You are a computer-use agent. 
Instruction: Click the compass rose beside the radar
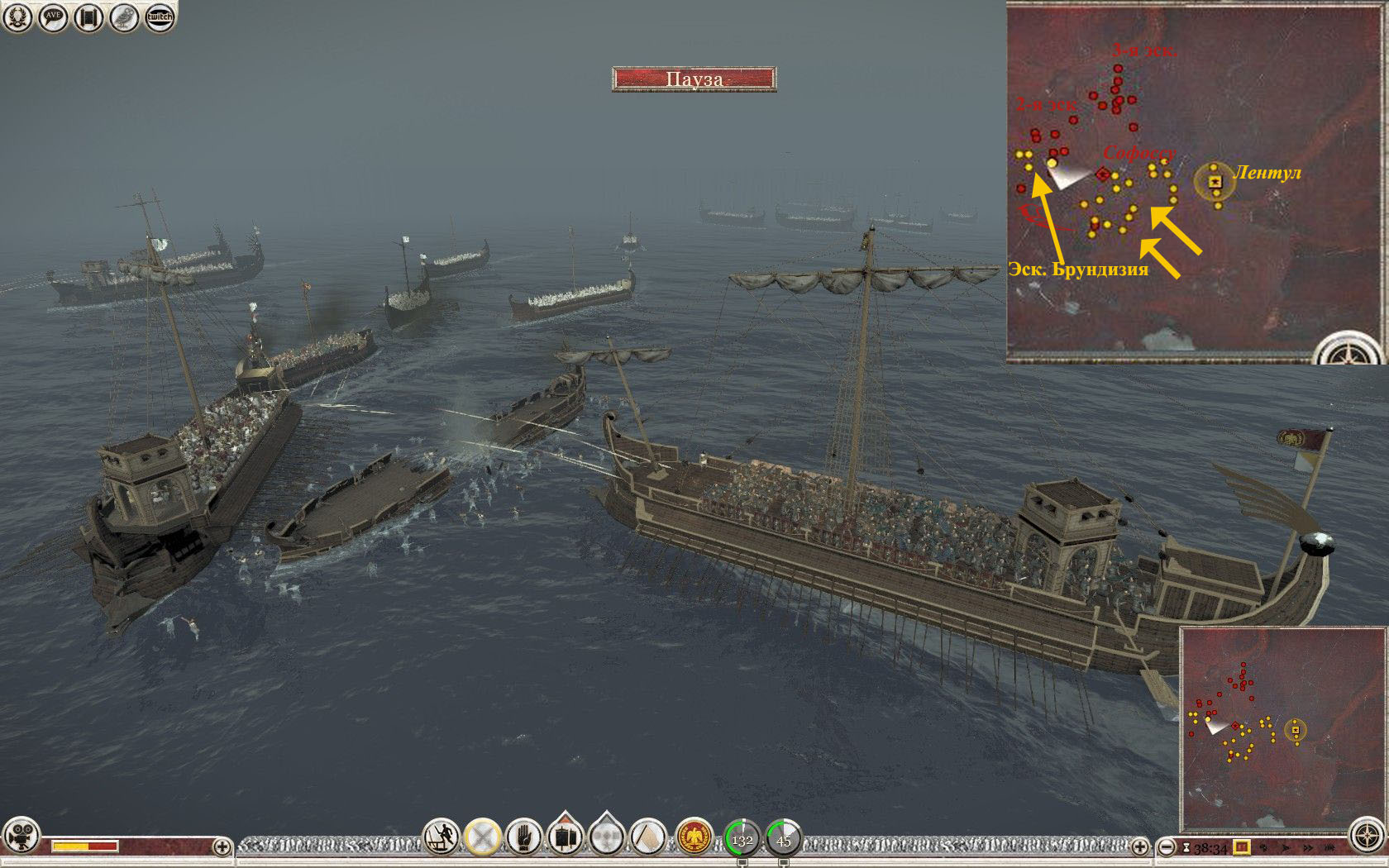click(1368, 835)
